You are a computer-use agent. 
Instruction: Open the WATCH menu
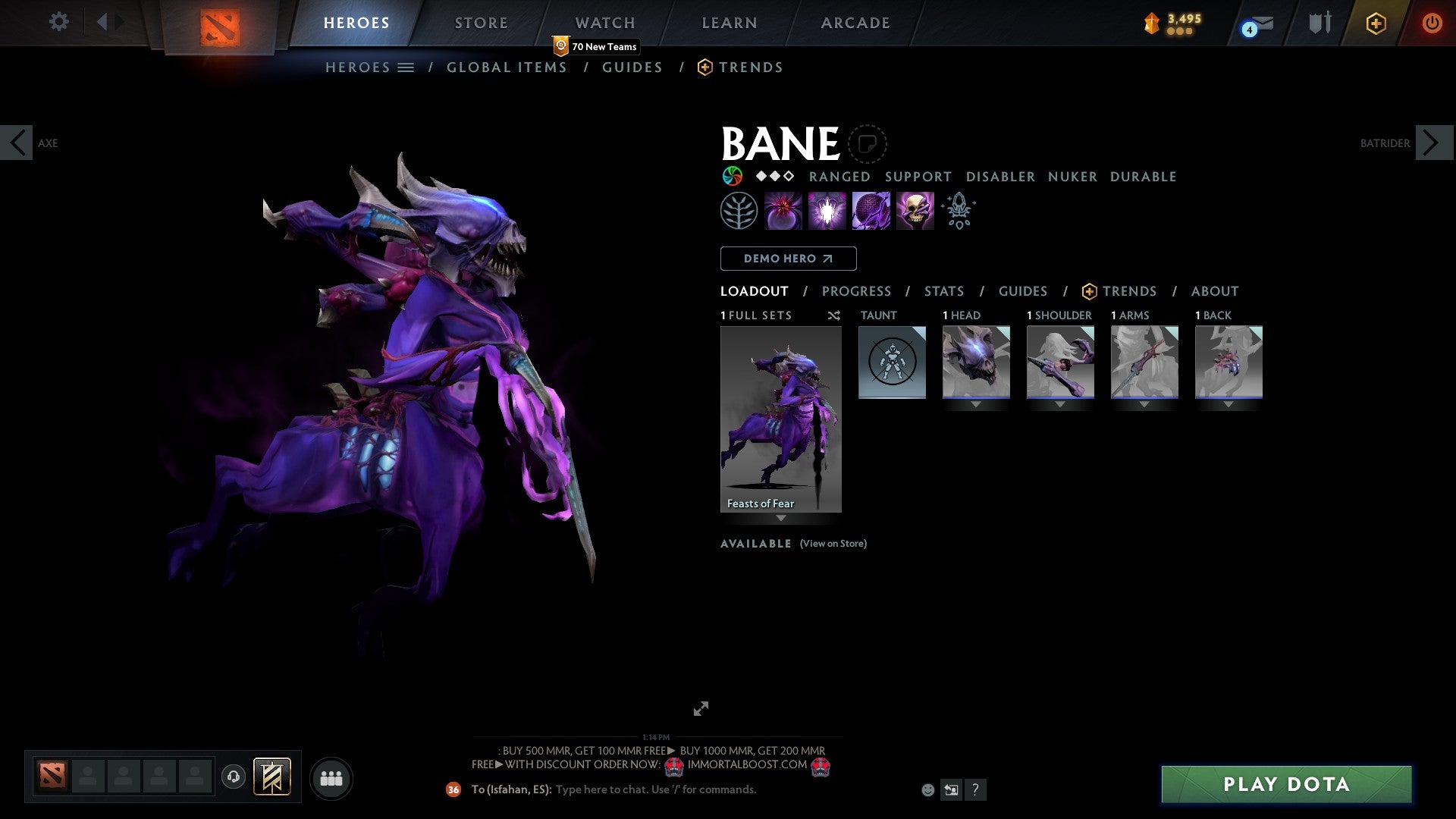[604, 23]
